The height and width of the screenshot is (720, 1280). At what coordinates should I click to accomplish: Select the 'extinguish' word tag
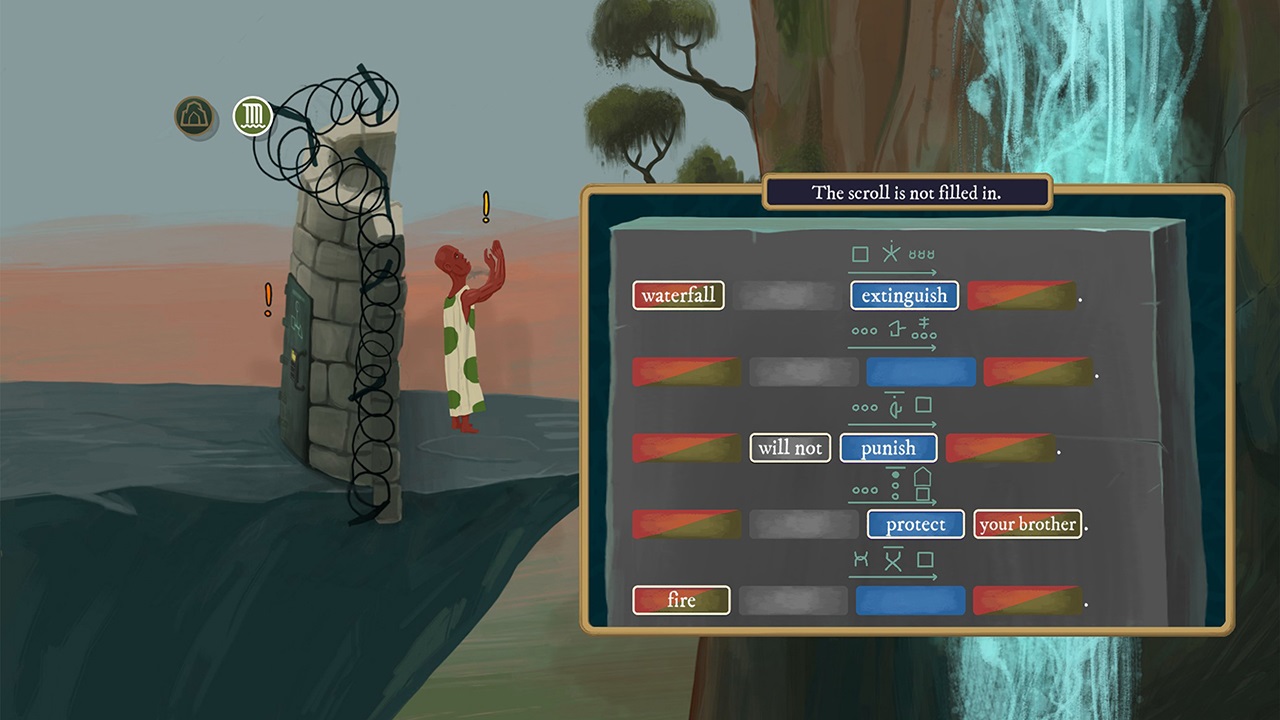click(x=904, y=295)
